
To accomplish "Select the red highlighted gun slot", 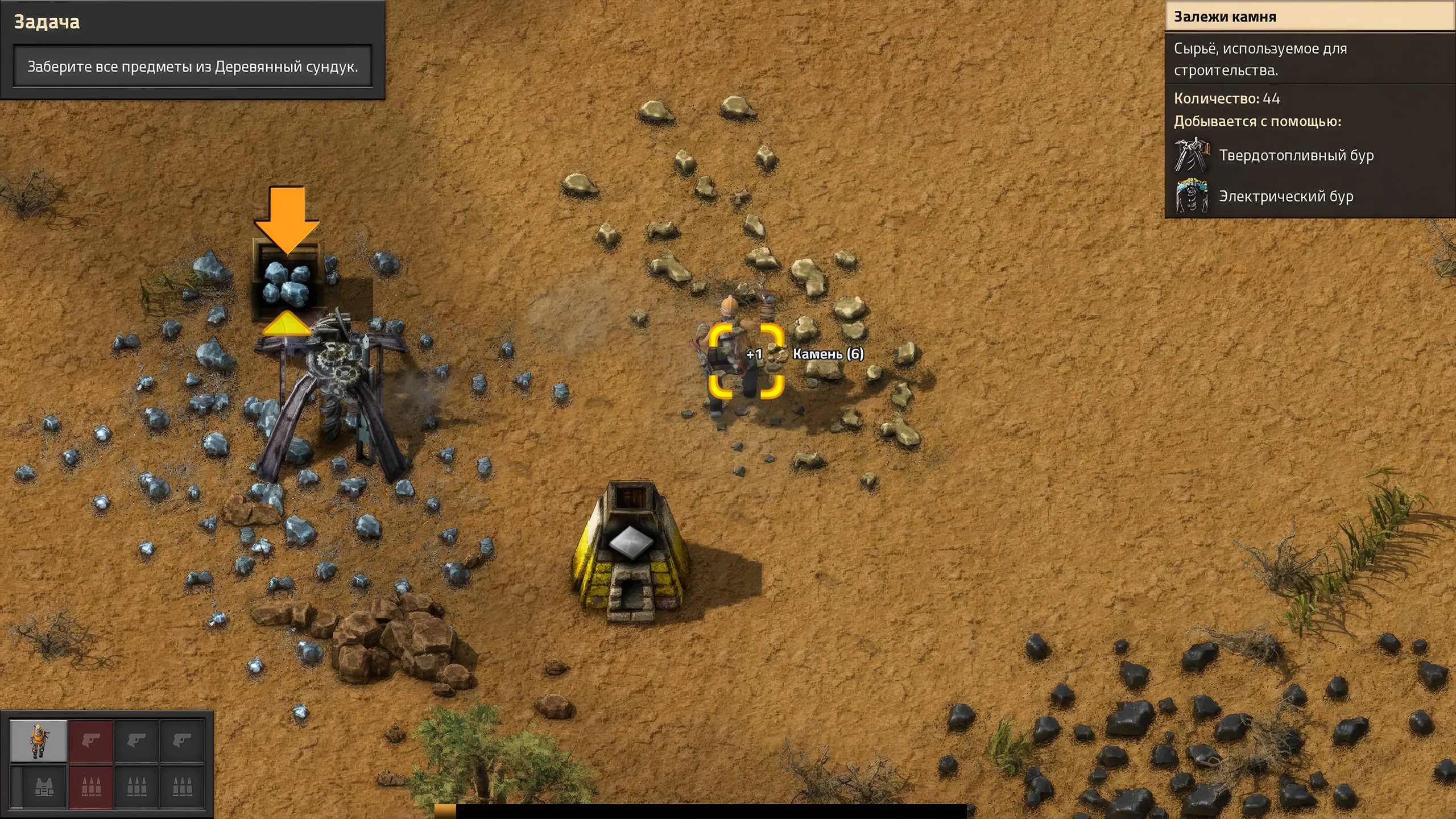I will click(91, 741).
